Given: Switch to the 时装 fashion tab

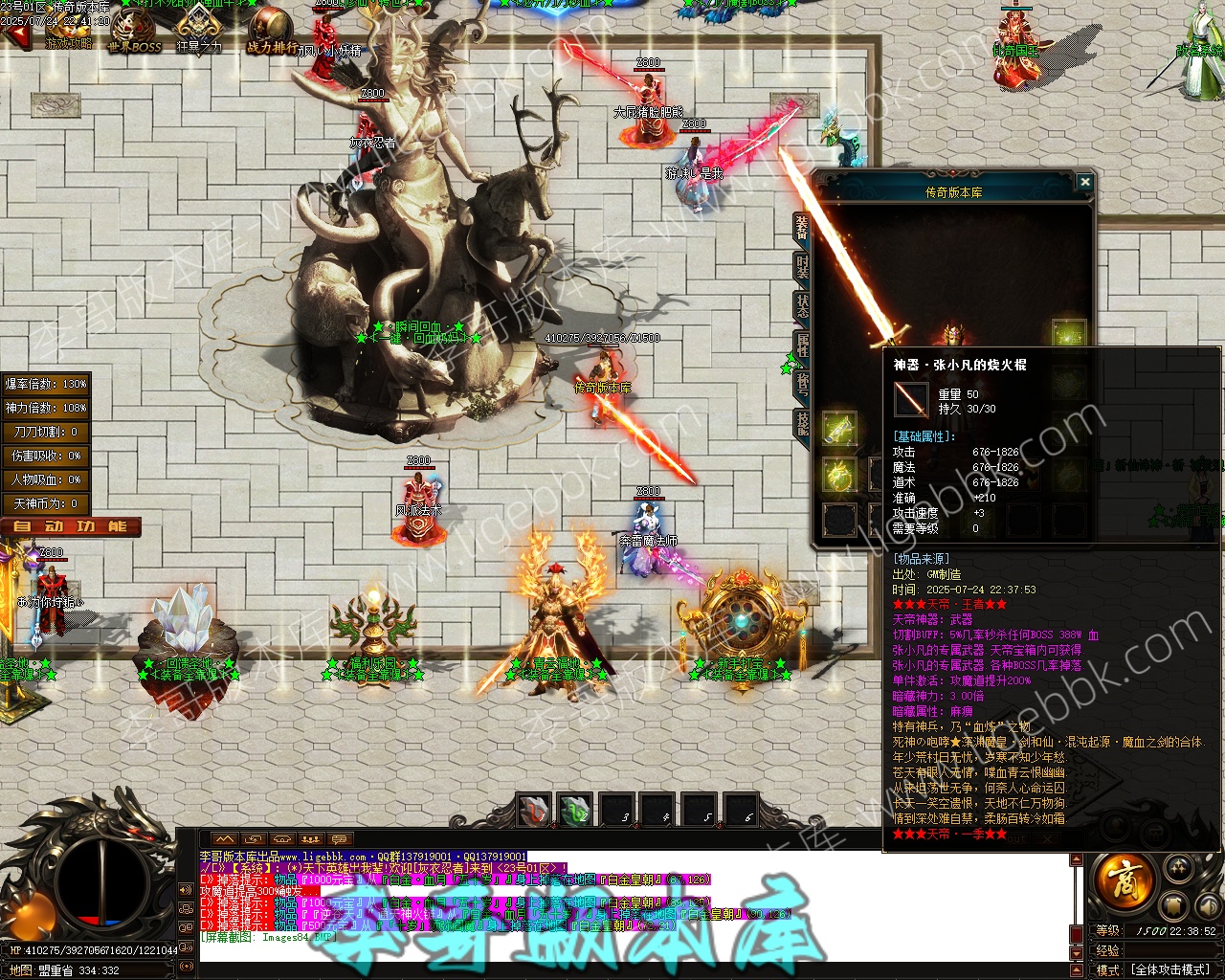Looking at the screenshot, I should (802, 267).
